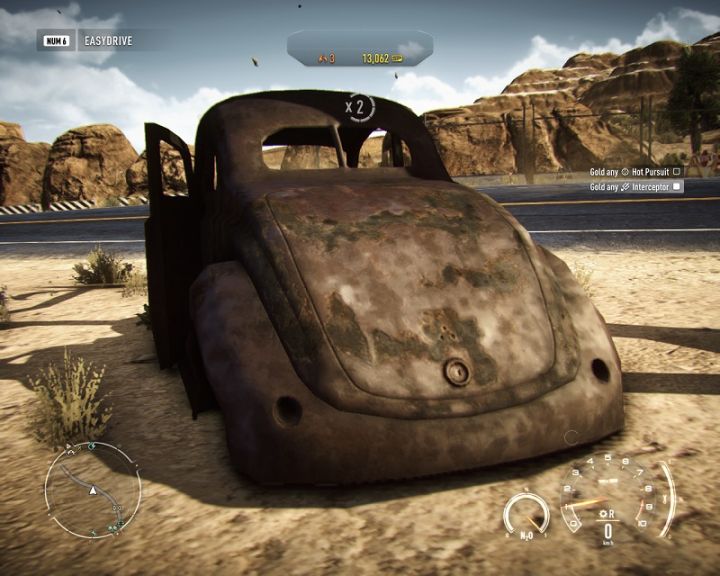
Task: Select the Gold any Interceptor objective
Action: (635, 186)
